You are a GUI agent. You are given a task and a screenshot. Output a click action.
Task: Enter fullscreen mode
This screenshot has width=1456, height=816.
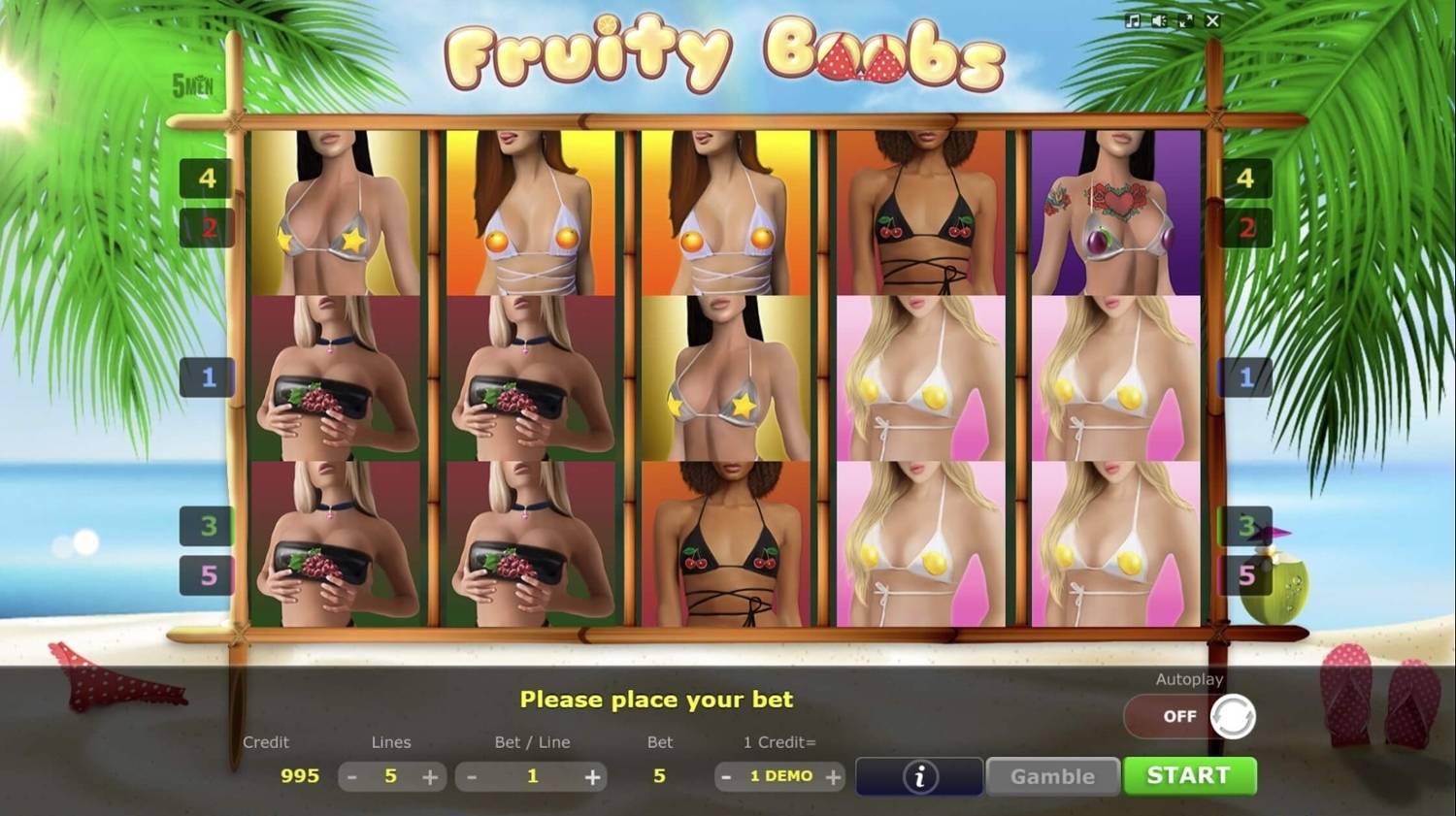[x=1185, y=20]
